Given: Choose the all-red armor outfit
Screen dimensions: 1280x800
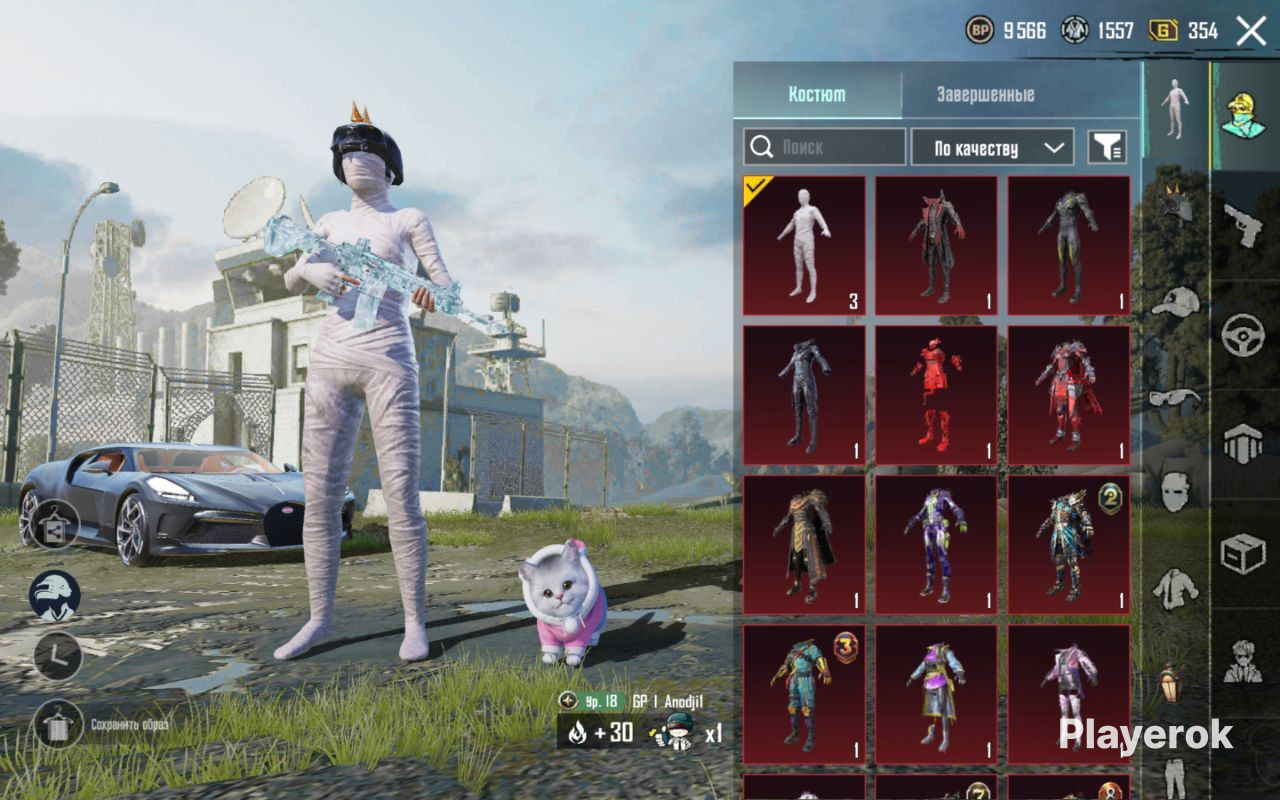Looking at the screenshot, I should pos(936,395).
